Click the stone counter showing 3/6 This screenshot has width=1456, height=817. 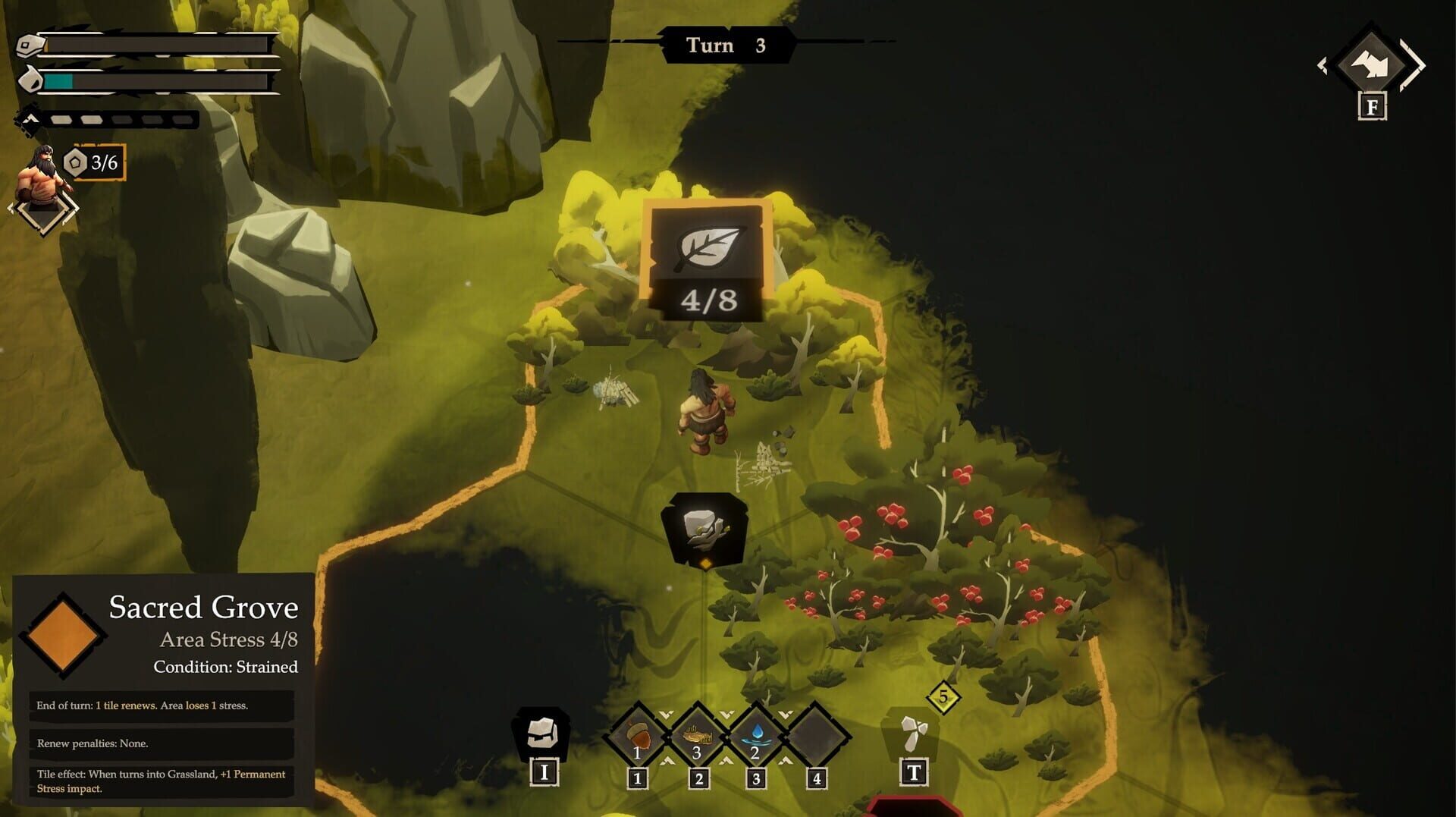click(x=96, y=163)
